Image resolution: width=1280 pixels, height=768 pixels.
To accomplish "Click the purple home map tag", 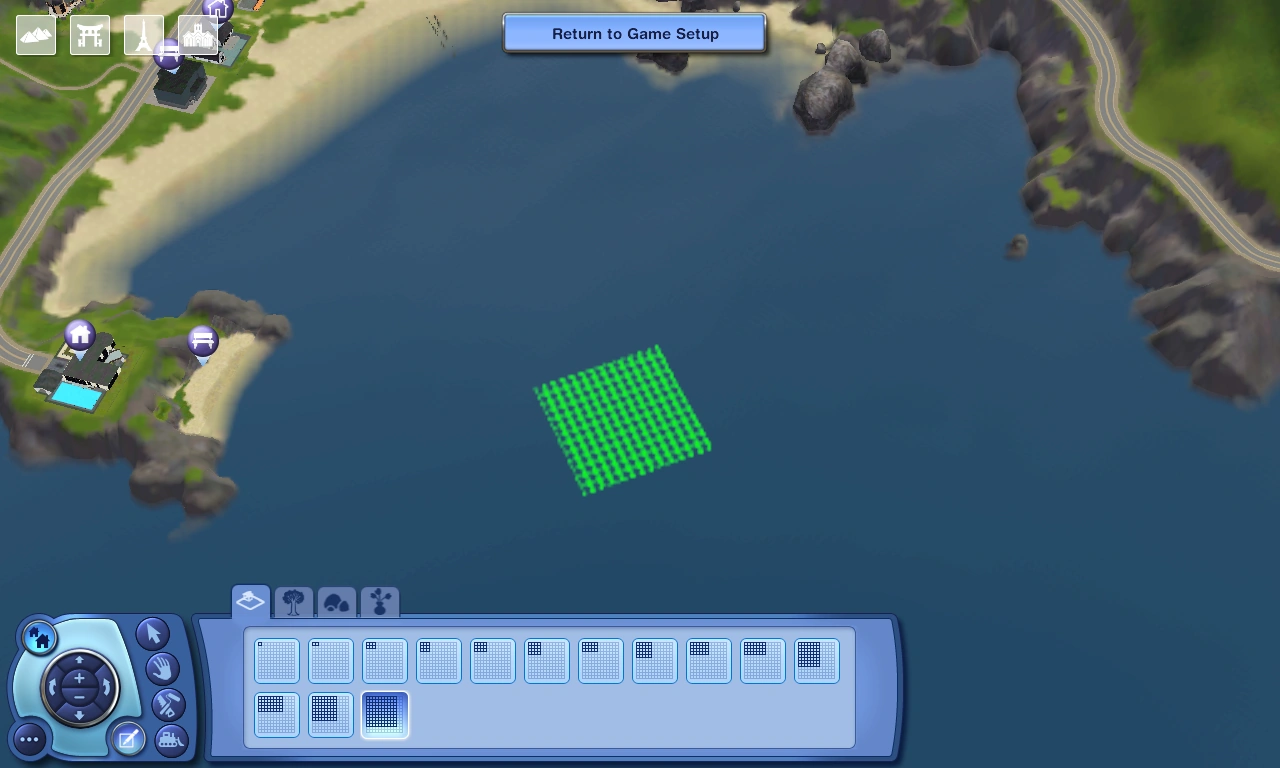I will click(x=79, y=333).
